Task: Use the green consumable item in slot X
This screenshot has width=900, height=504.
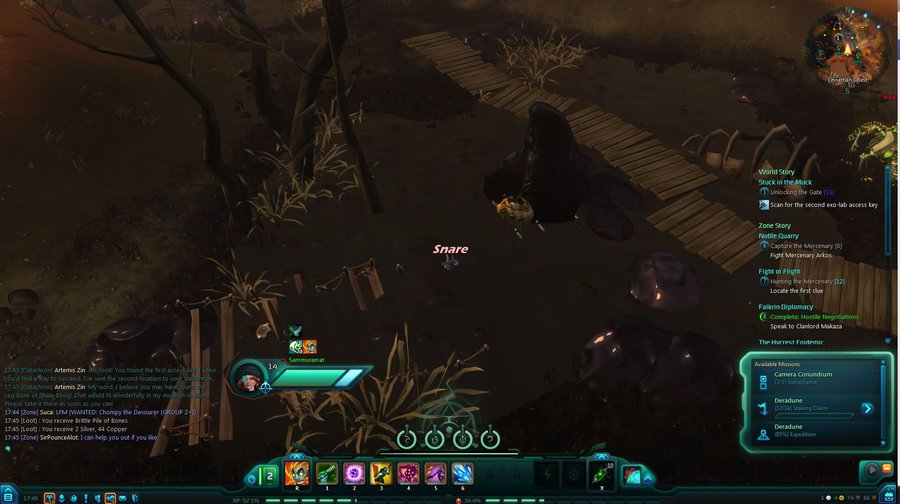Action: click(x=601, y=475)
